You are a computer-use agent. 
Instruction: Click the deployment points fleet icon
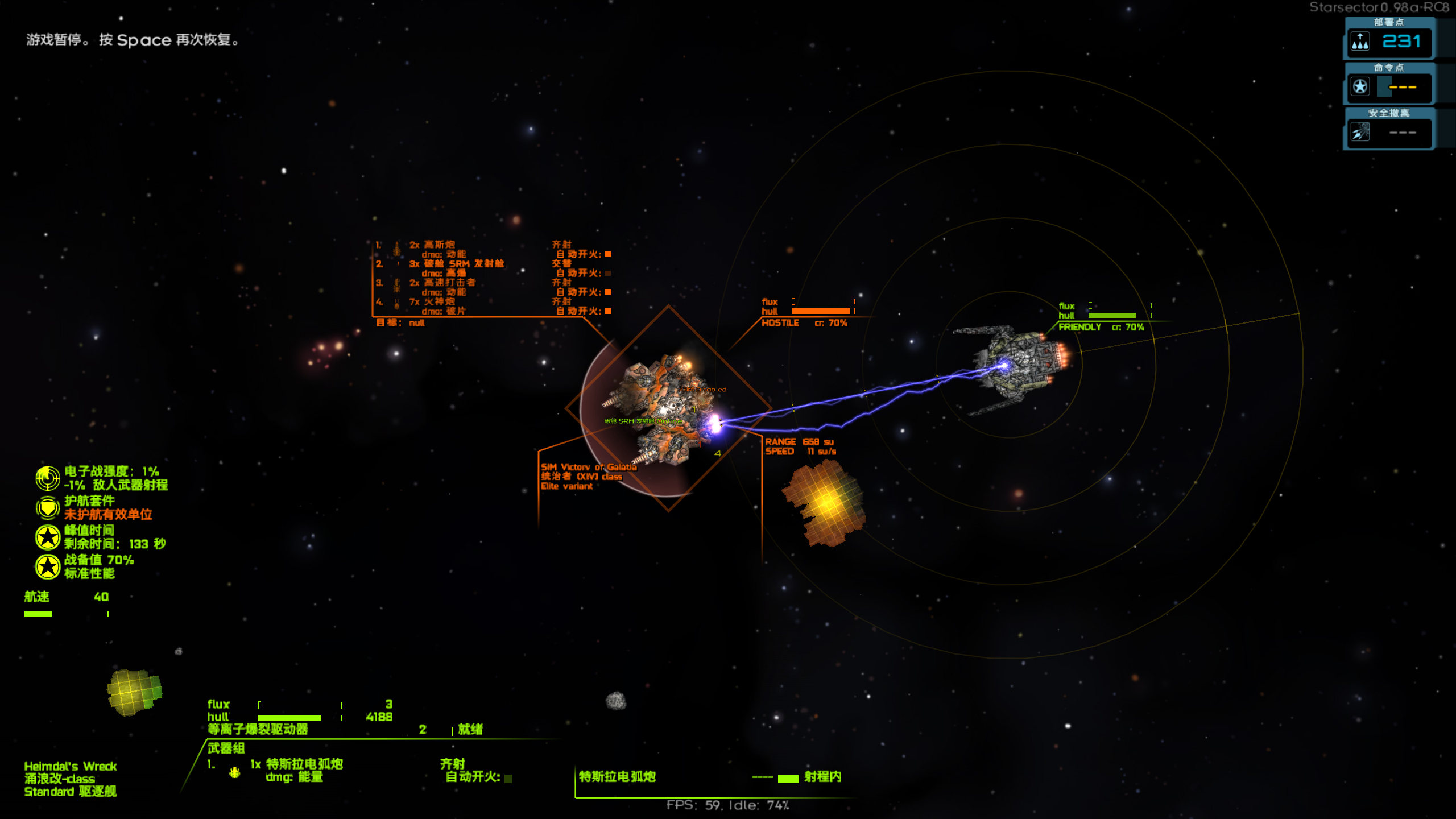click(1360, 42)
